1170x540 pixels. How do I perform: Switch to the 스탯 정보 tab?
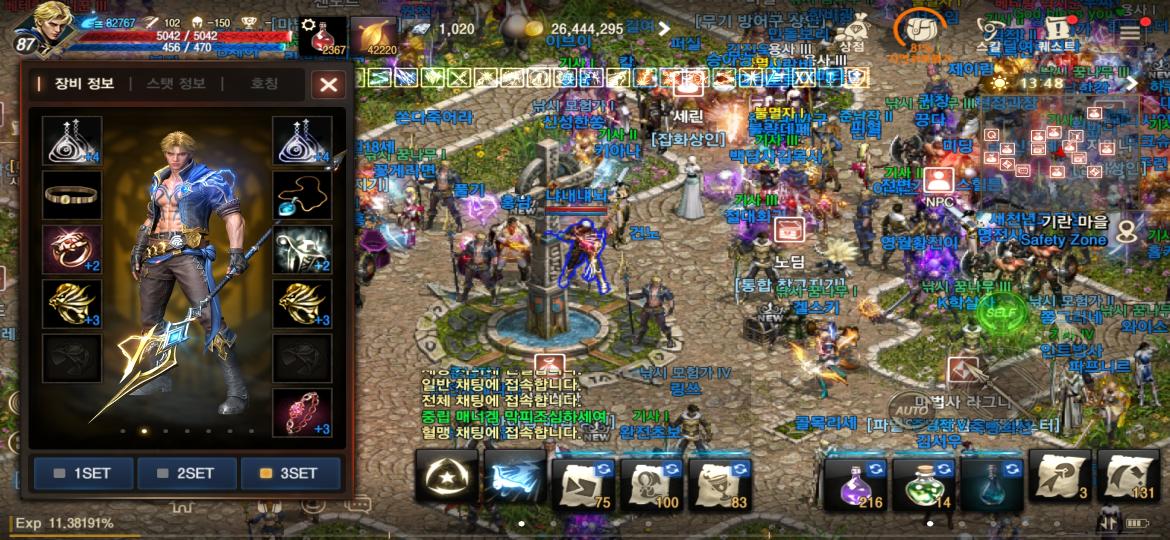[175, 84]
